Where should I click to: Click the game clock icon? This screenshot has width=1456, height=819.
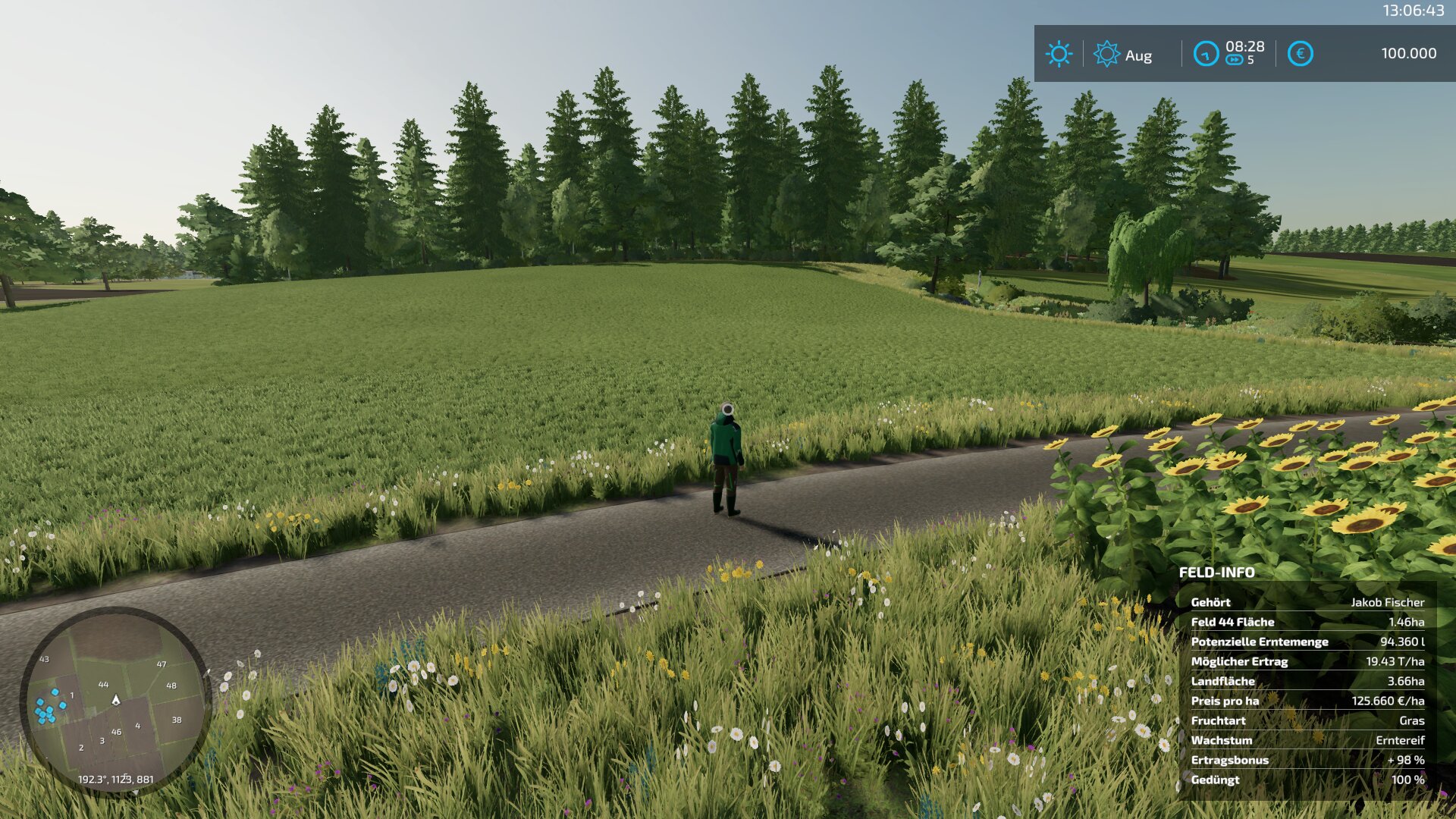click(1206, 54)
